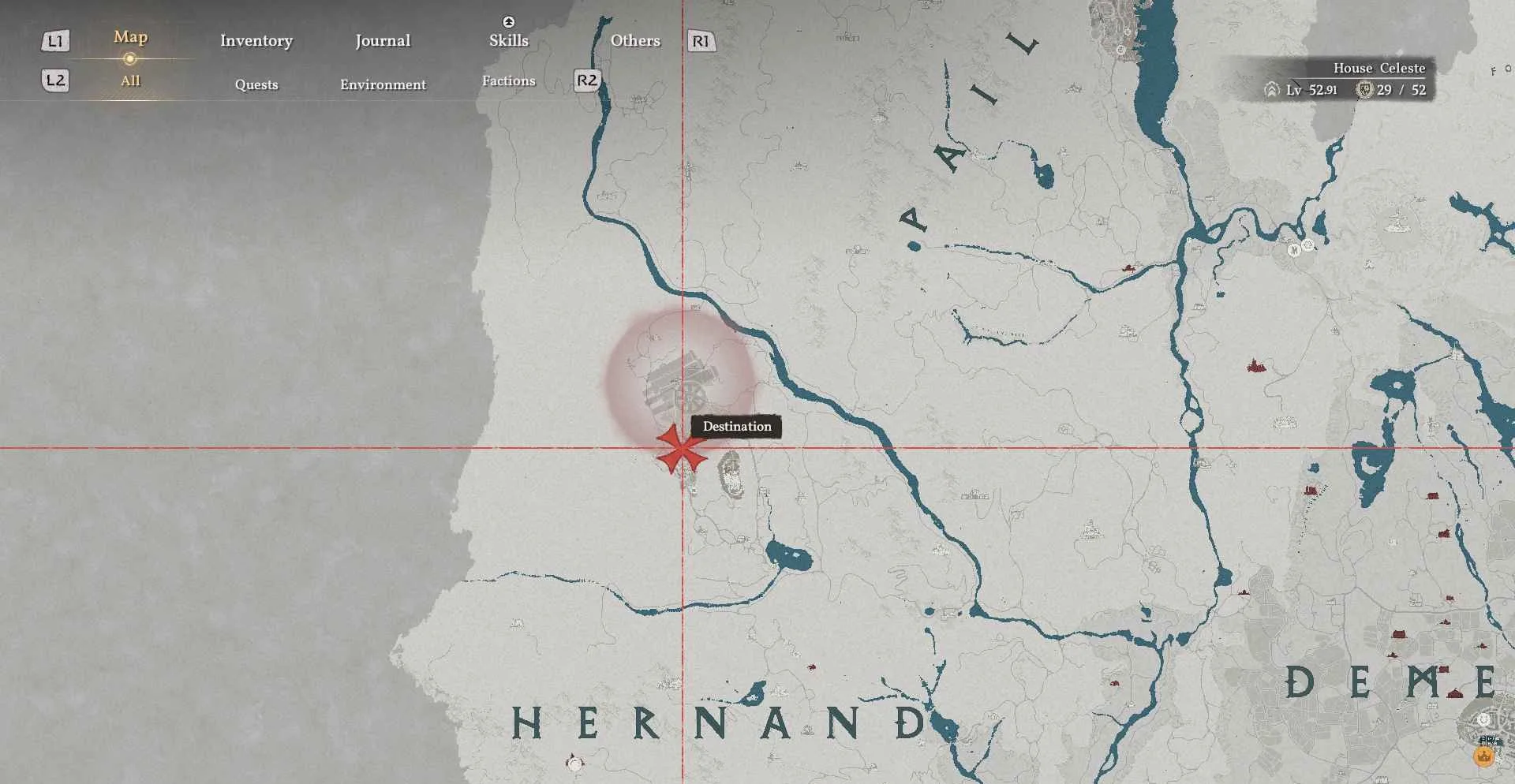The width and height of the screenshot is (1515, 784).
Task: Show the Quests map filter
Action: click(256, 84)
